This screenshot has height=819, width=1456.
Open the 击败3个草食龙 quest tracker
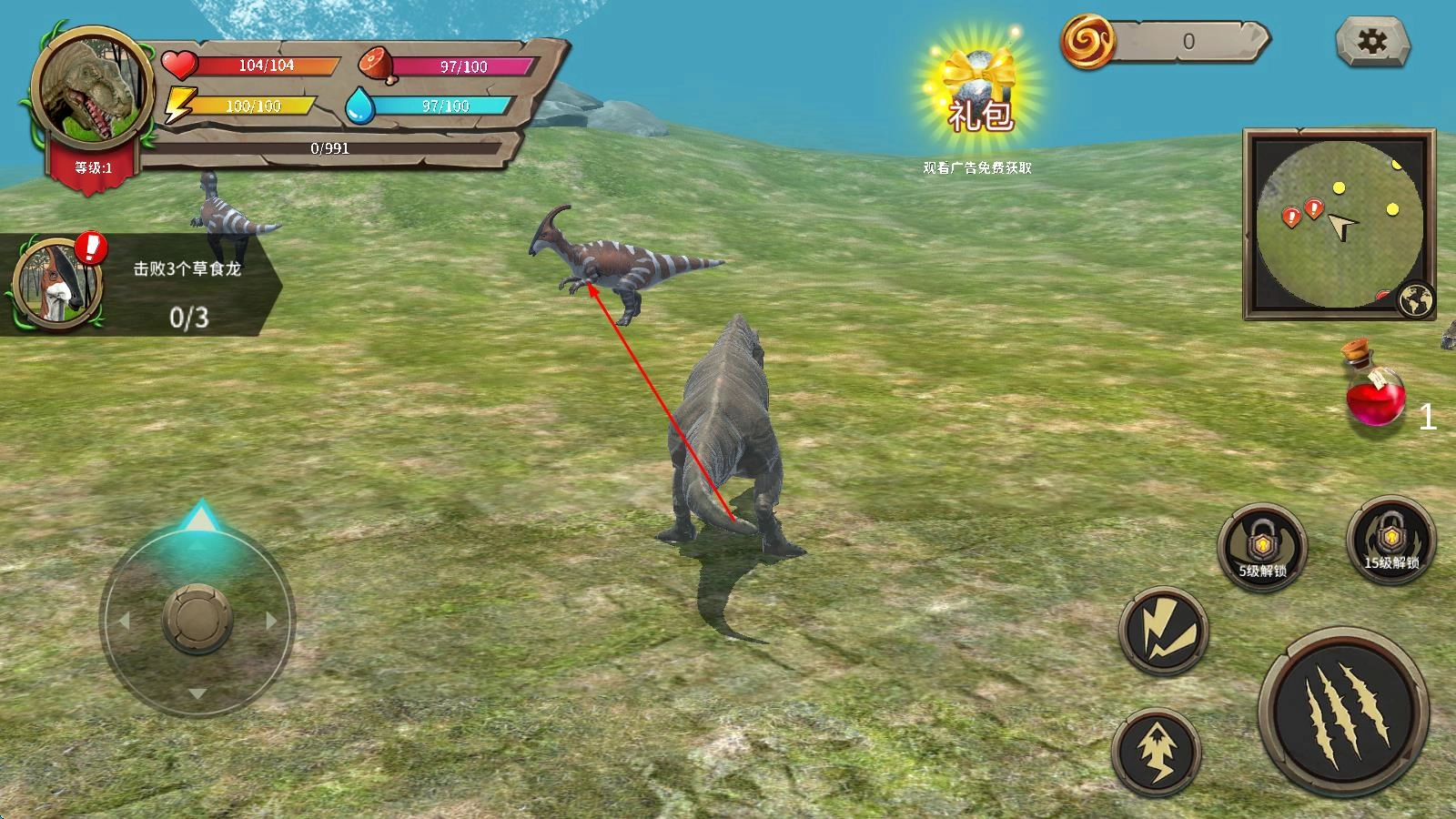146,287
